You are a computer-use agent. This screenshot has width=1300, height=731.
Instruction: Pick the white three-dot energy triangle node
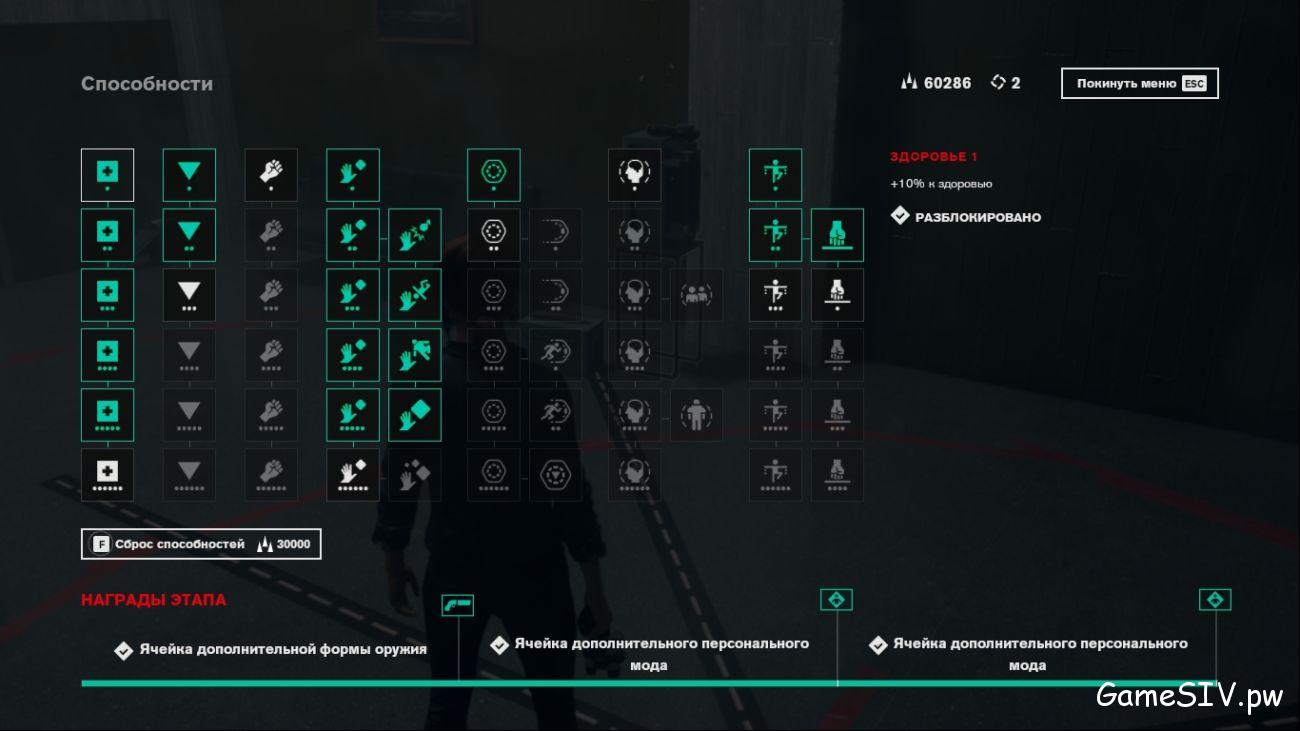pyautogui.click(x=189, y=295)
